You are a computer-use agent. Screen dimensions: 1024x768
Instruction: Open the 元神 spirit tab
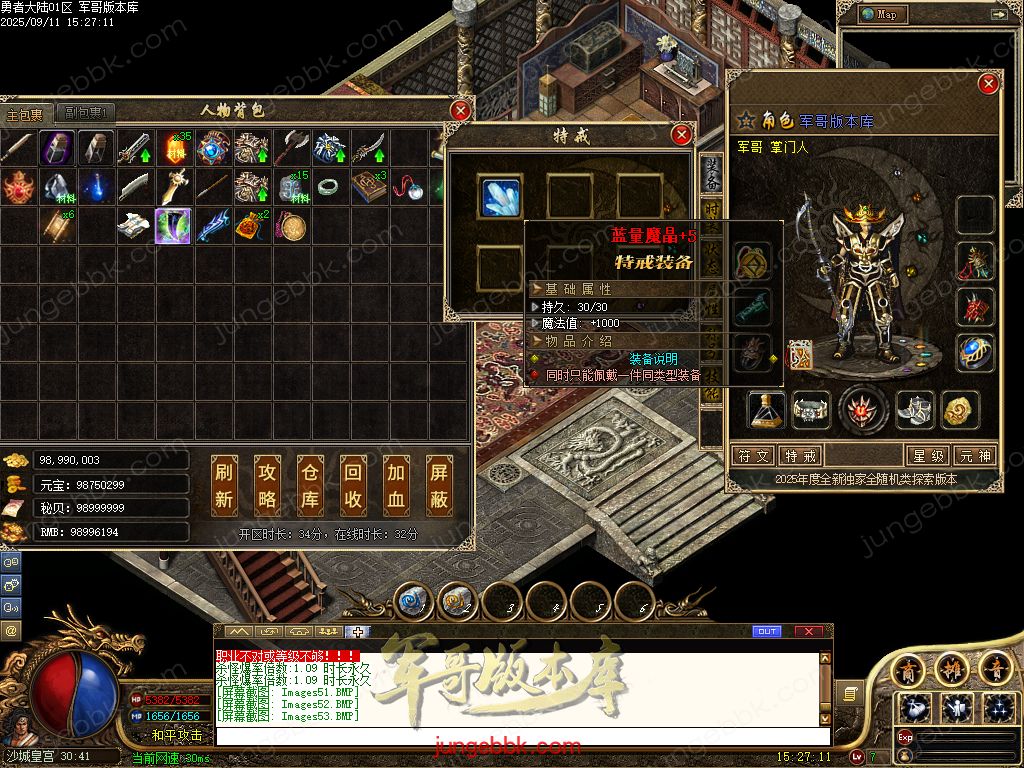tap(974, 456)
